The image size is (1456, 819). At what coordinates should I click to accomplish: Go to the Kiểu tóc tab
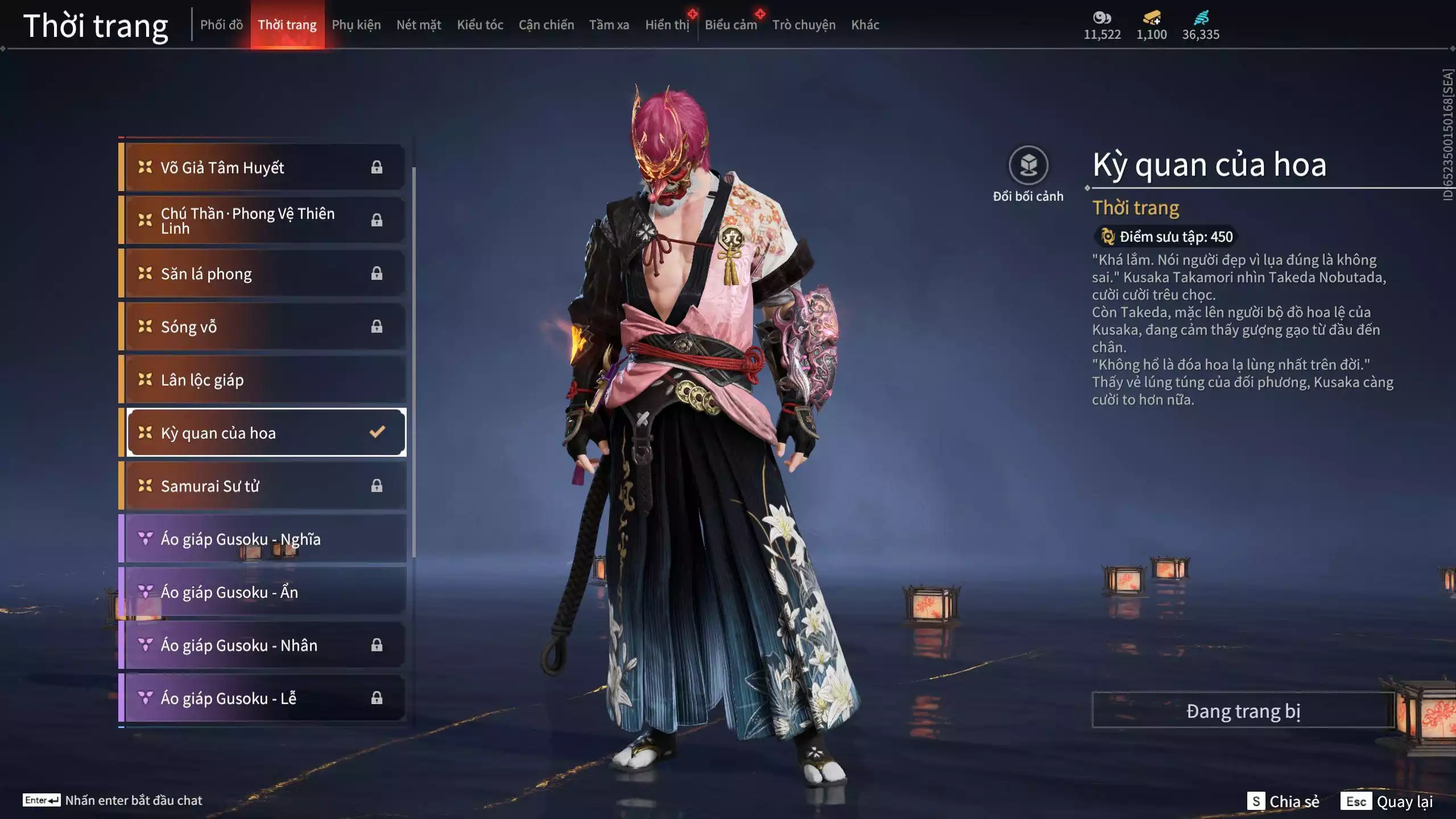pyautogui.click(x=480, y=25)
